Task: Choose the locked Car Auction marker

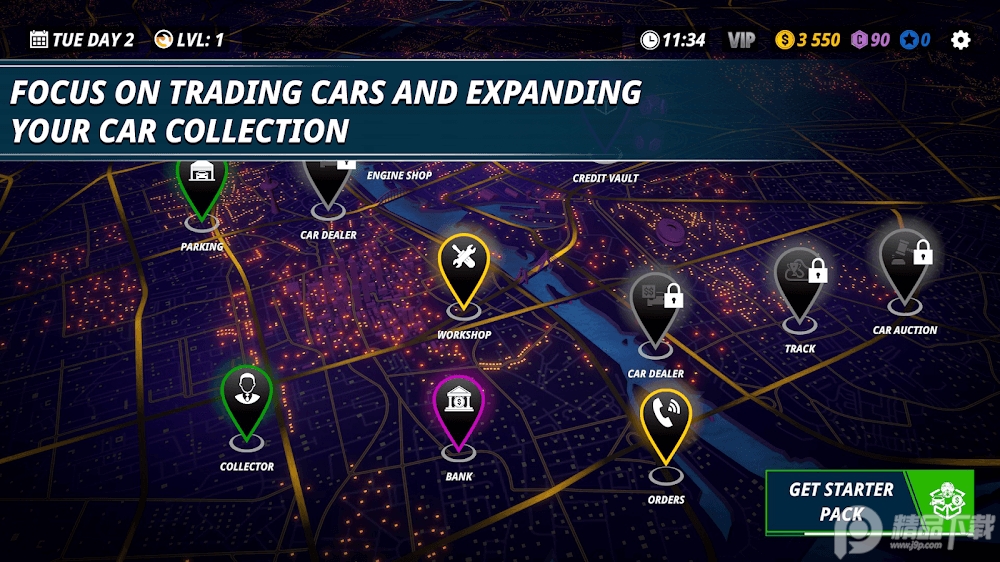Action: point(905,262)
